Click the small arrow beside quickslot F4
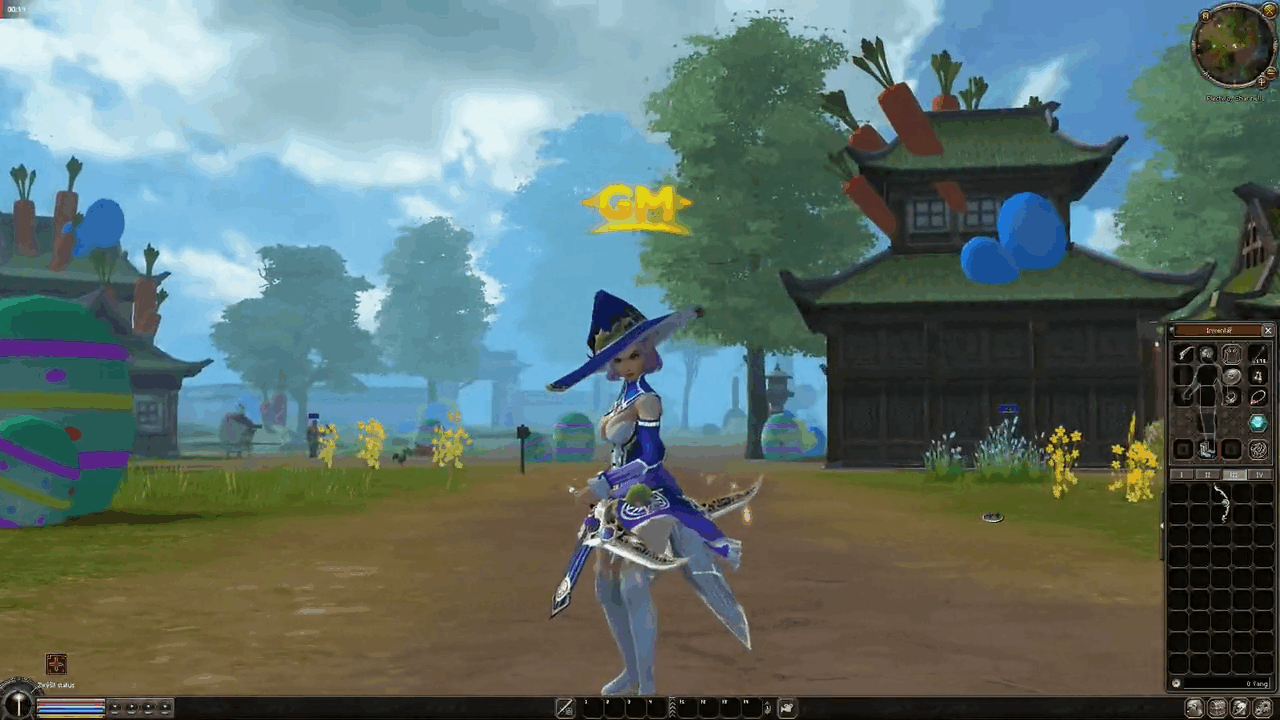1280x720 pixels. (768, 708)
